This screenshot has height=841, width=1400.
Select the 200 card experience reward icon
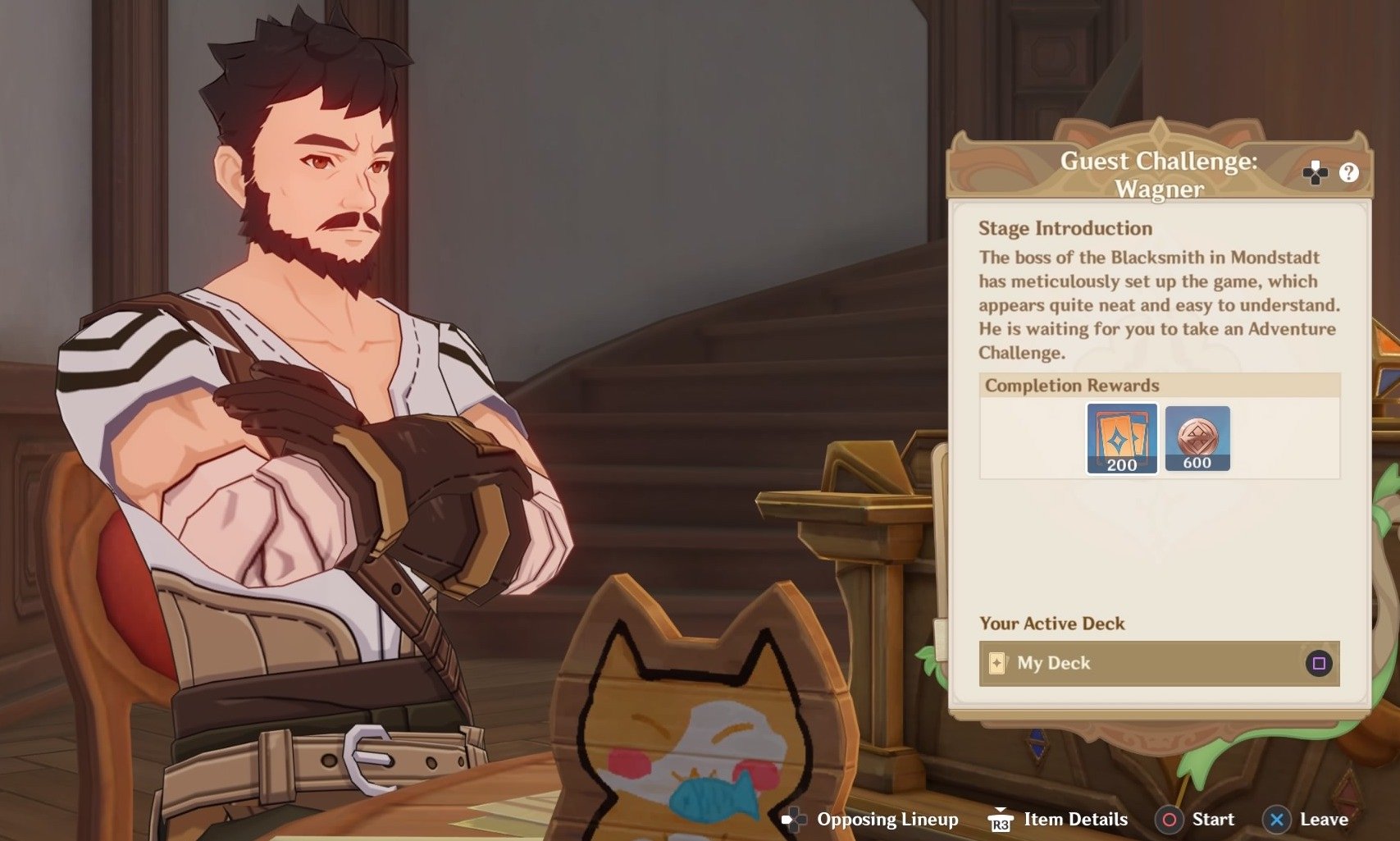tap(1121, 438)
